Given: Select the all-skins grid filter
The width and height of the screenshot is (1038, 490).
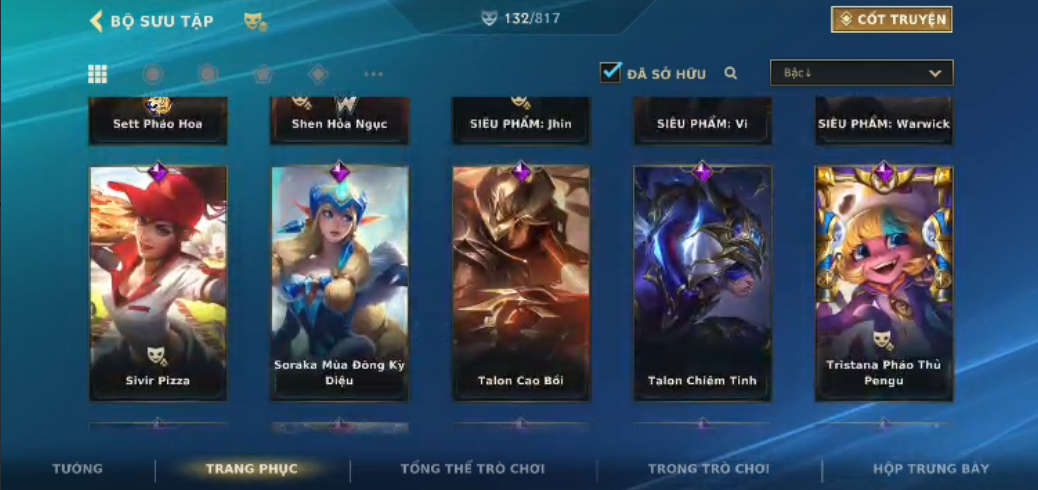Looking at the screenshot, I should [x=98, y=74].
